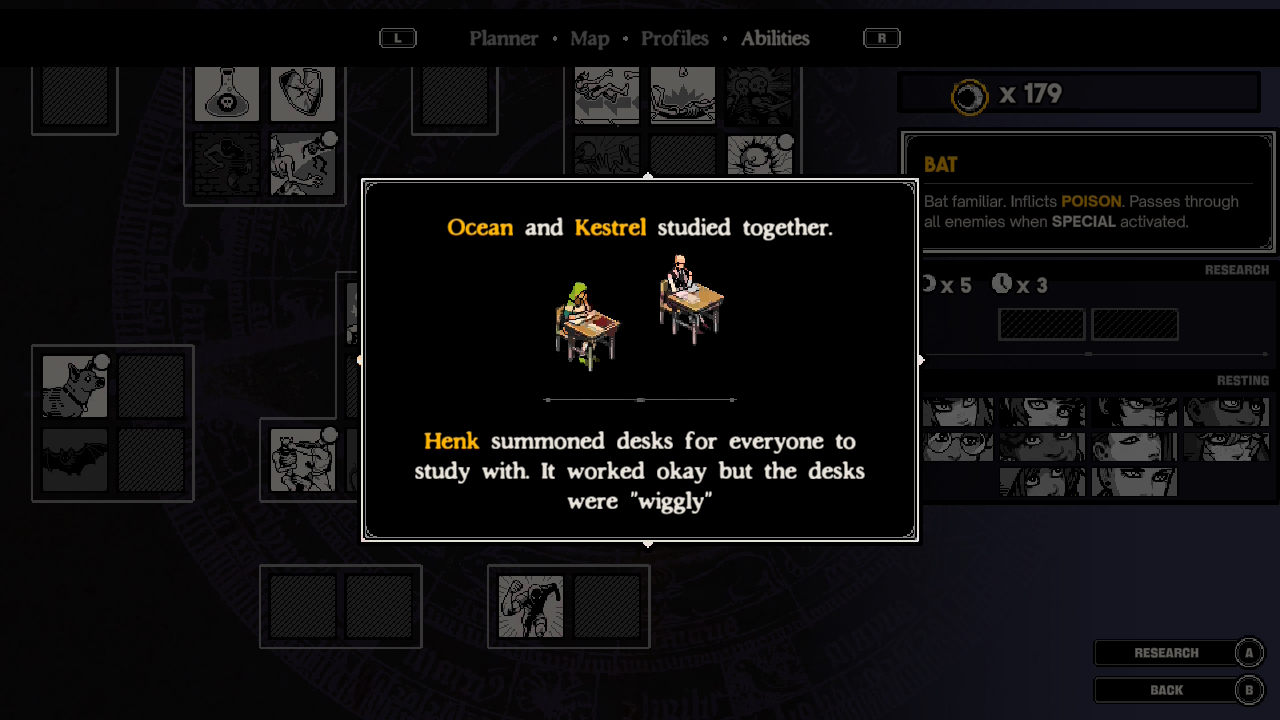
Task: Go back with the Back button
Action: click(1166, 690)
